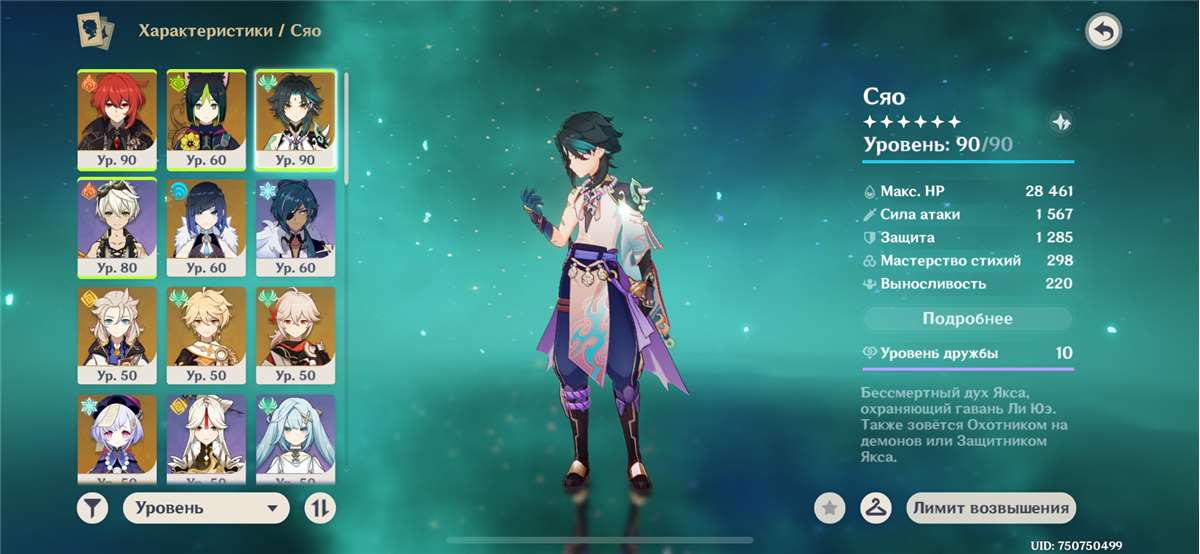The height and width of the screenshot is (554, 1200).
Task: Choose Tighnari's portrait with the green ears
Action: [206, 119]
